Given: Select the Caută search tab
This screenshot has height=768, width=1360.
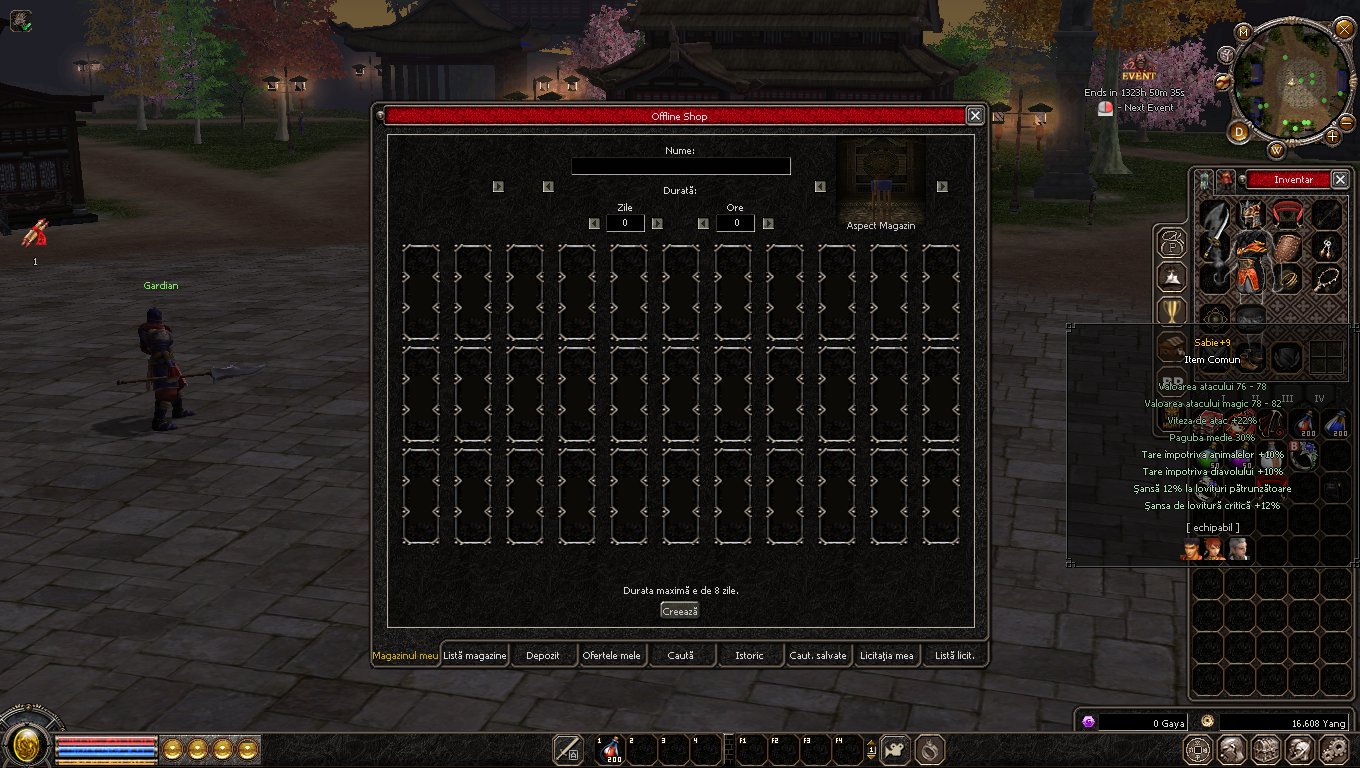Looking at the screenshot, I should click(680, 656).
